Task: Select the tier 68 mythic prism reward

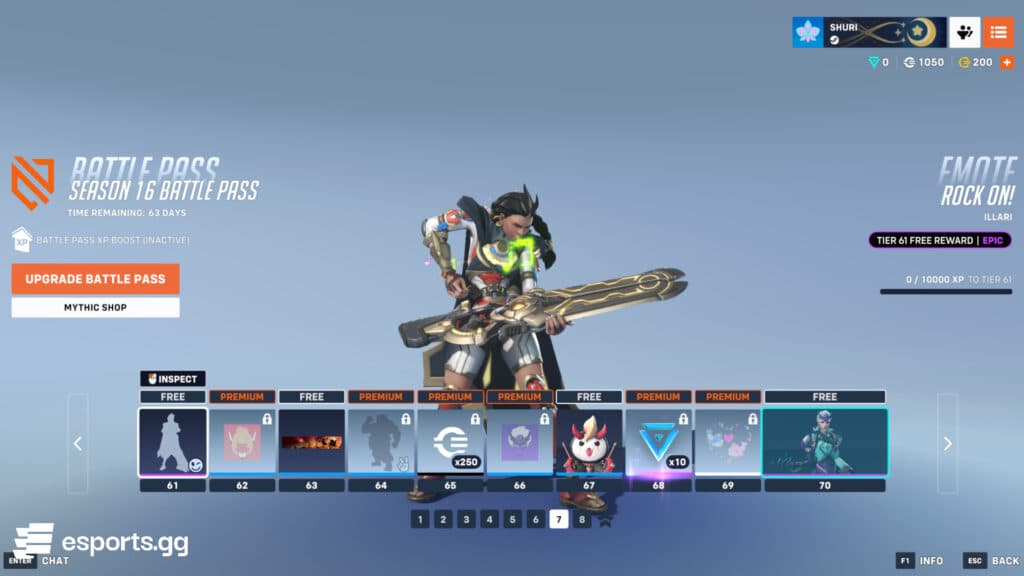Action: [658, 442]
